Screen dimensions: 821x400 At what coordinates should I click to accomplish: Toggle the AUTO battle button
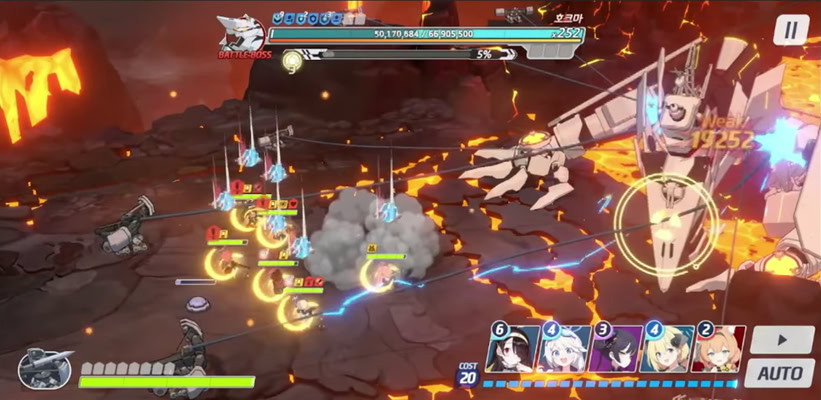tap(779, 374)
